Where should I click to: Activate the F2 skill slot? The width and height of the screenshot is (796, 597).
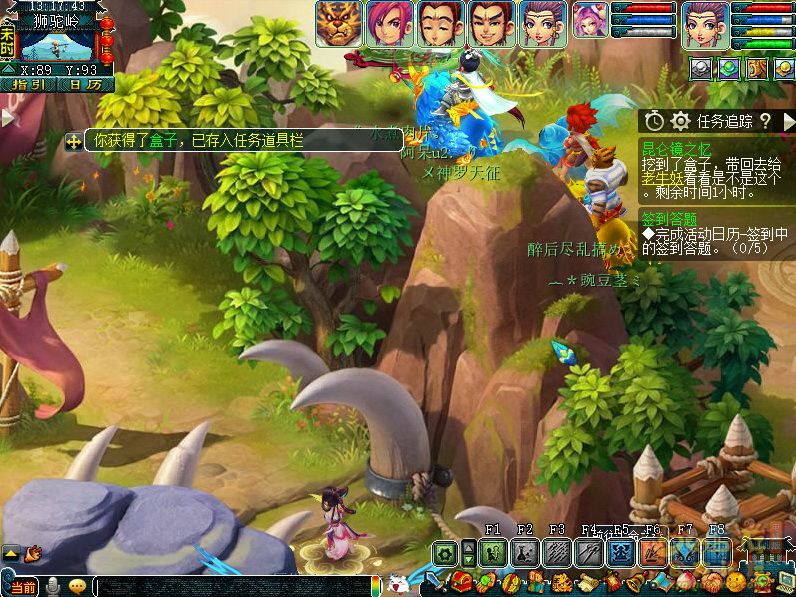(x=525, y=553)
